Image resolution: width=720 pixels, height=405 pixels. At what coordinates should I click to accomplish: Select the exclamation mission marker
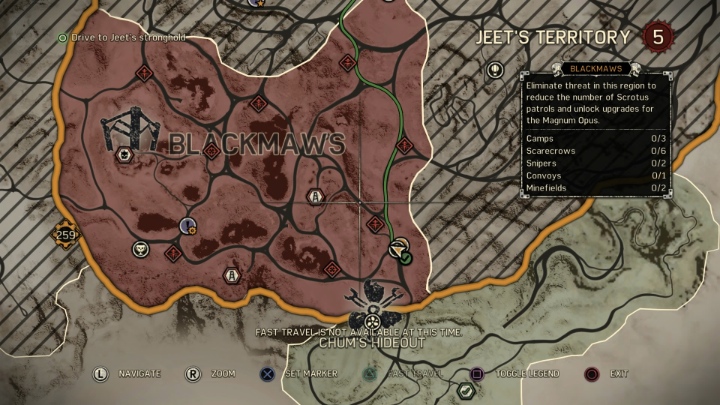(x=187, y=226)
